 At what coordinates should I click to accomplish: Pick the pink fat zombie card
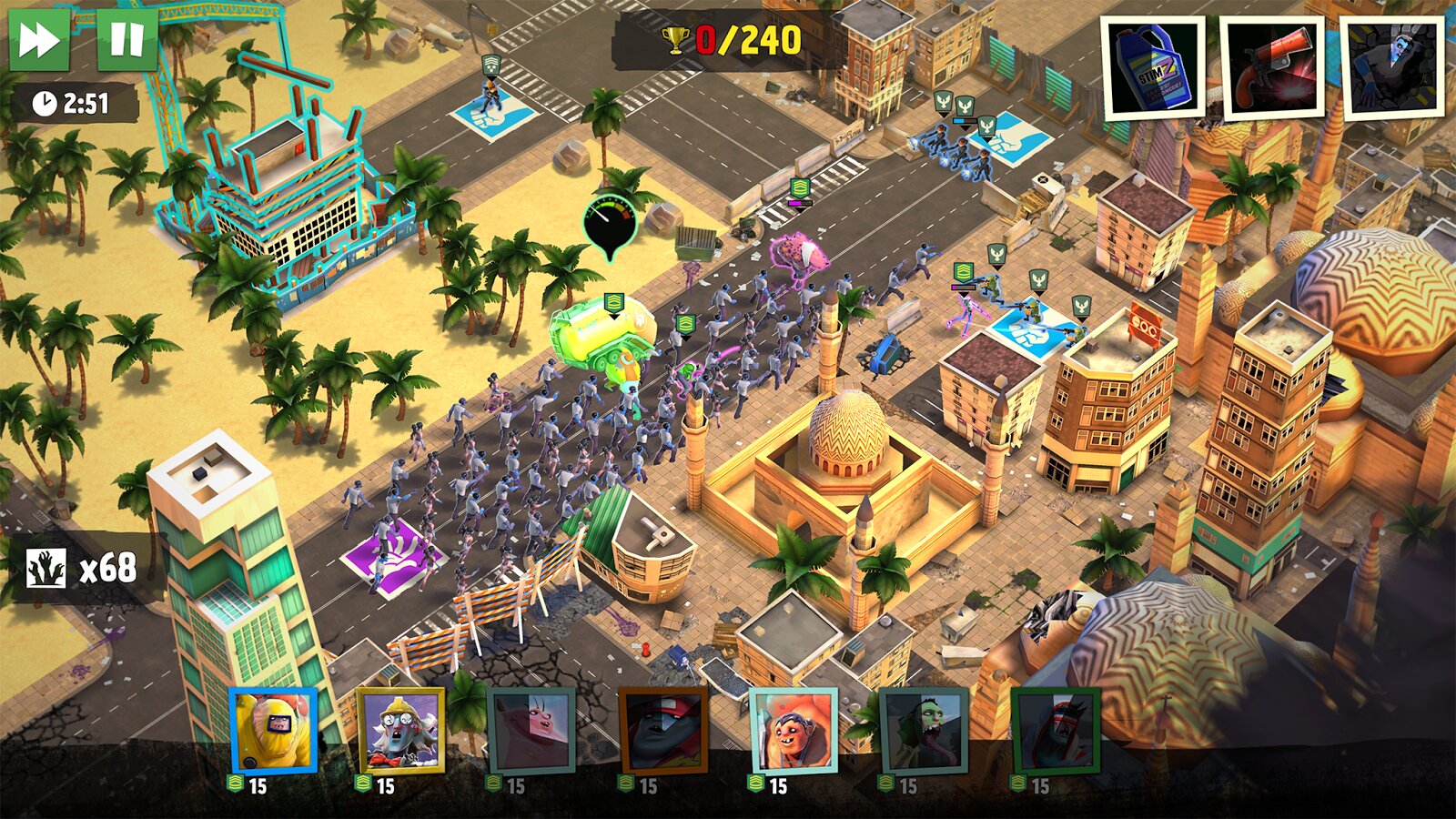tap(531, 730)
